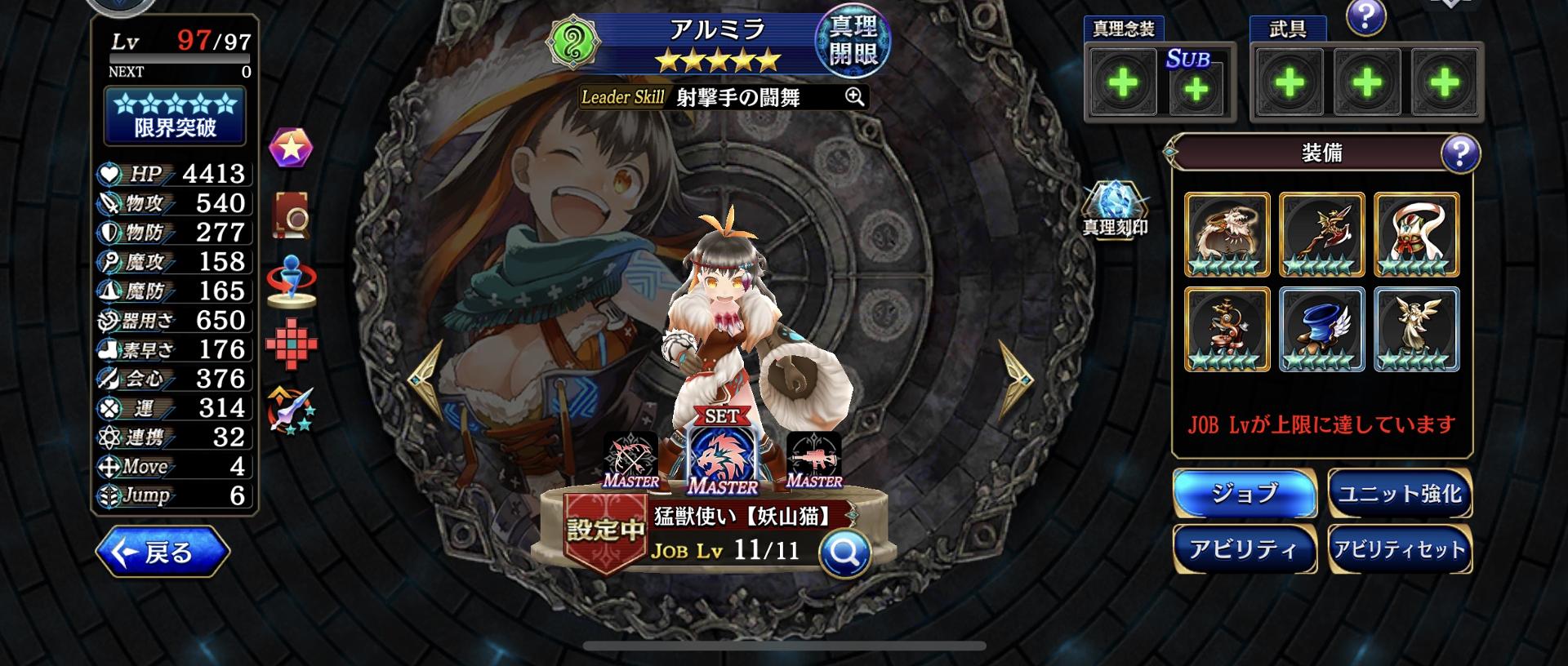The height and width of the screenshot is (666, 1568).
Task: View job details with blue magnifier
Action: 844,554
